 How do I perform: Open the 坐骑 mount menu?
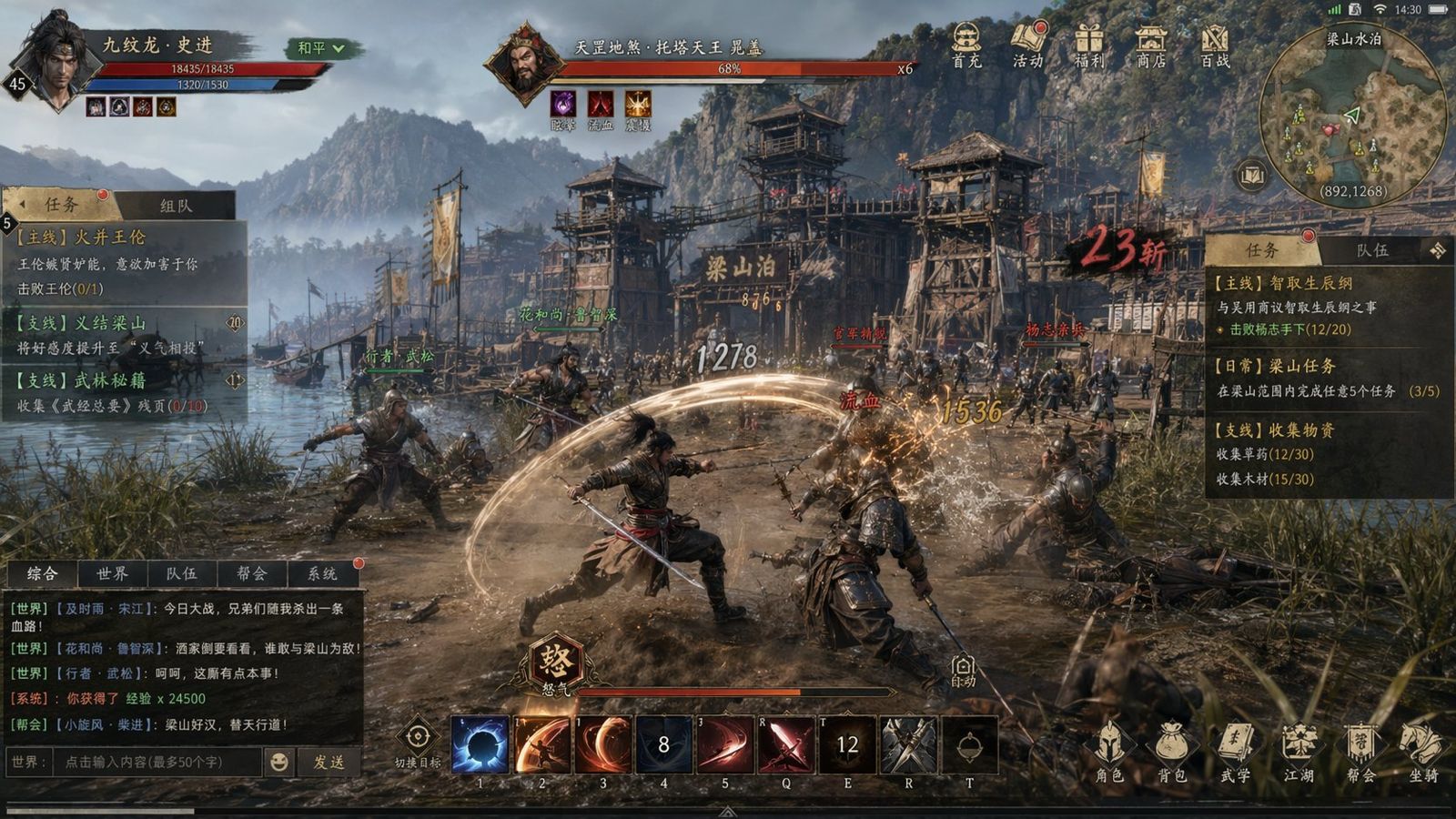coord(1423,752)
